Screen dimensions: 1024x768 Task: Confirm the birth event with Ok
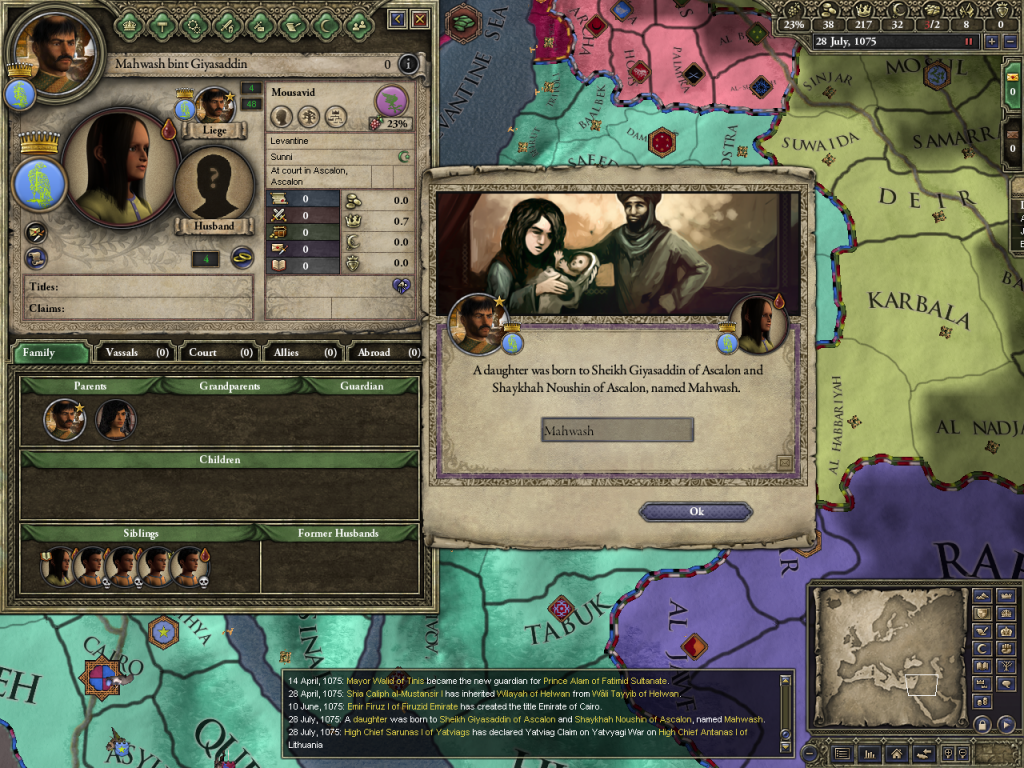[696, 512]
